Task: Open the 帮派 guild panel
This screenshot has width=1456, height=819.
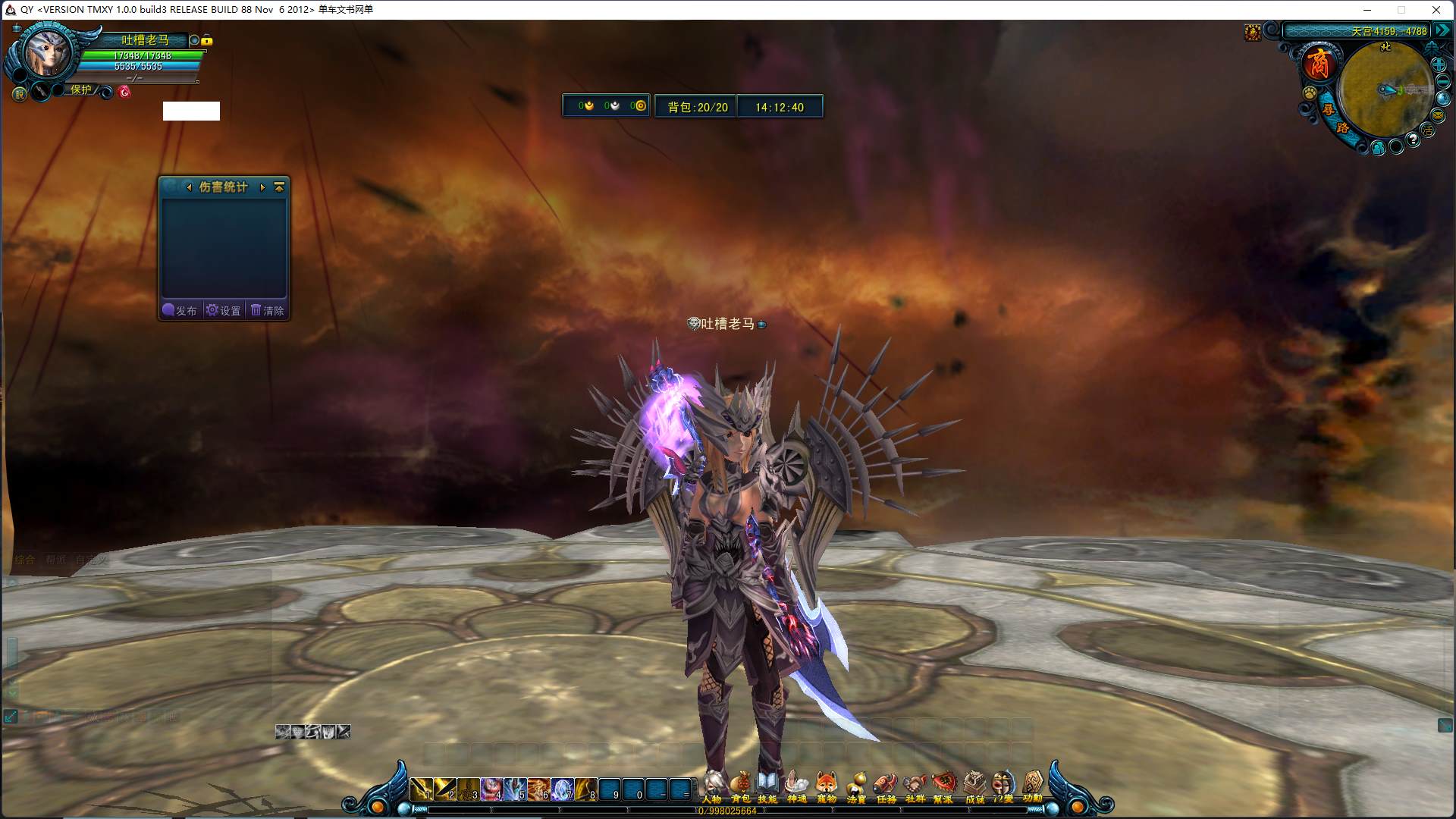Action: [943, 786]
